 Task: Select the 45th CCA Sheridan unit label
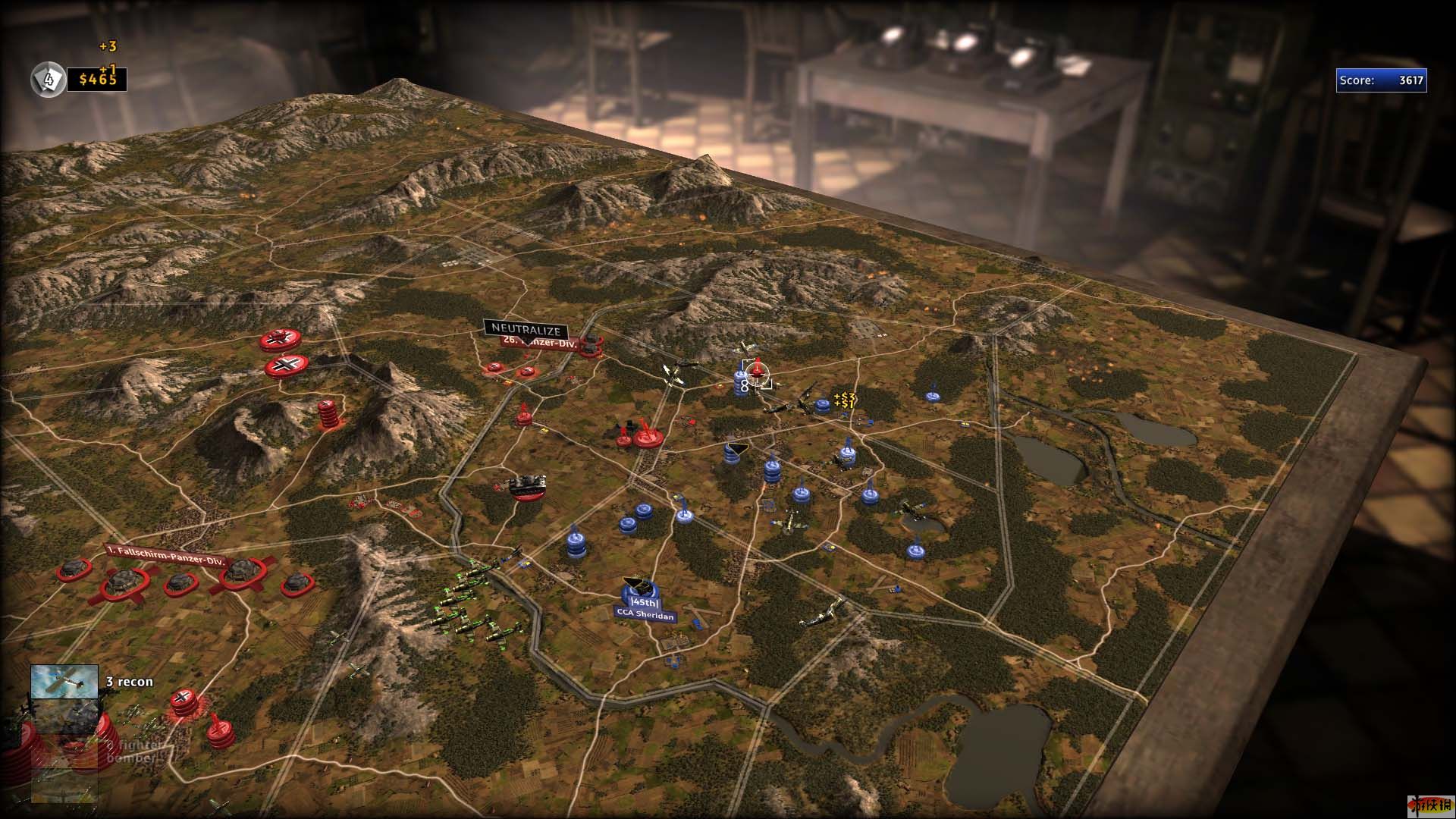644,609
